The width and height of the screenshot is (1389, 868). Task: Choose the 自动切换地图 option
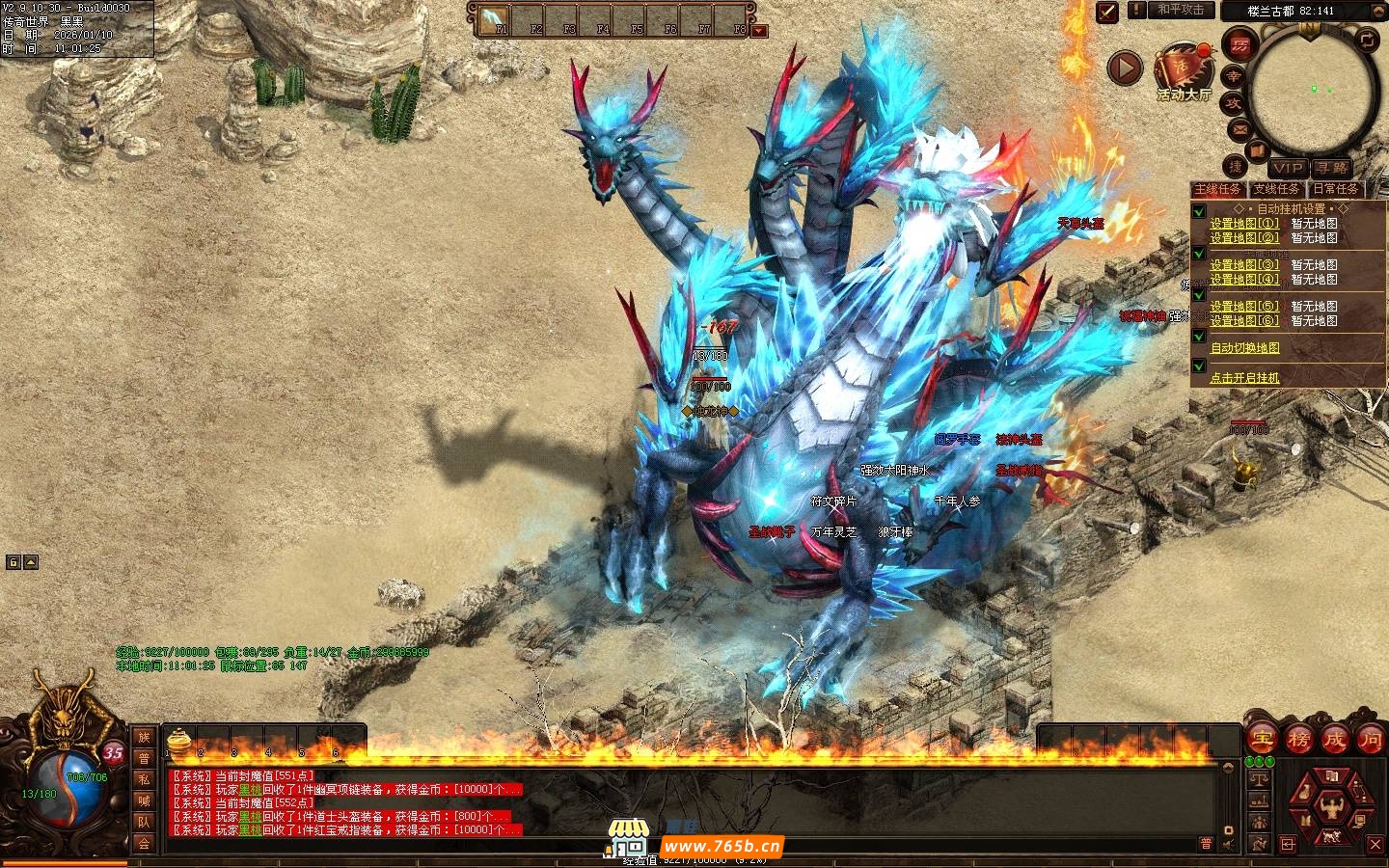[1244, 348]
